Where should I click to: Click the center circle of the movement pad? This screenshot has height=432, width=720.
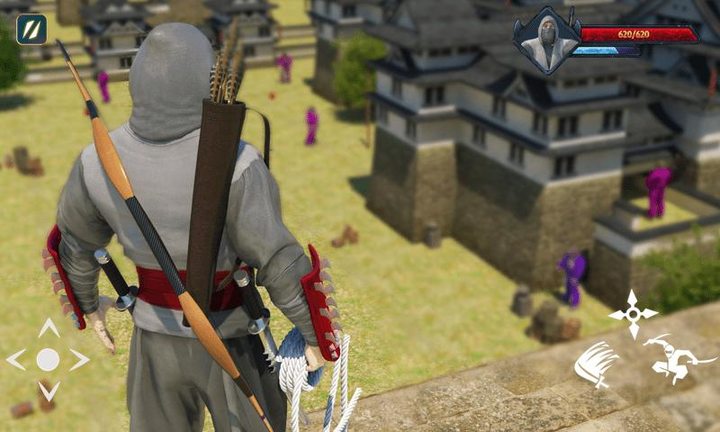[x=48, y=360]
